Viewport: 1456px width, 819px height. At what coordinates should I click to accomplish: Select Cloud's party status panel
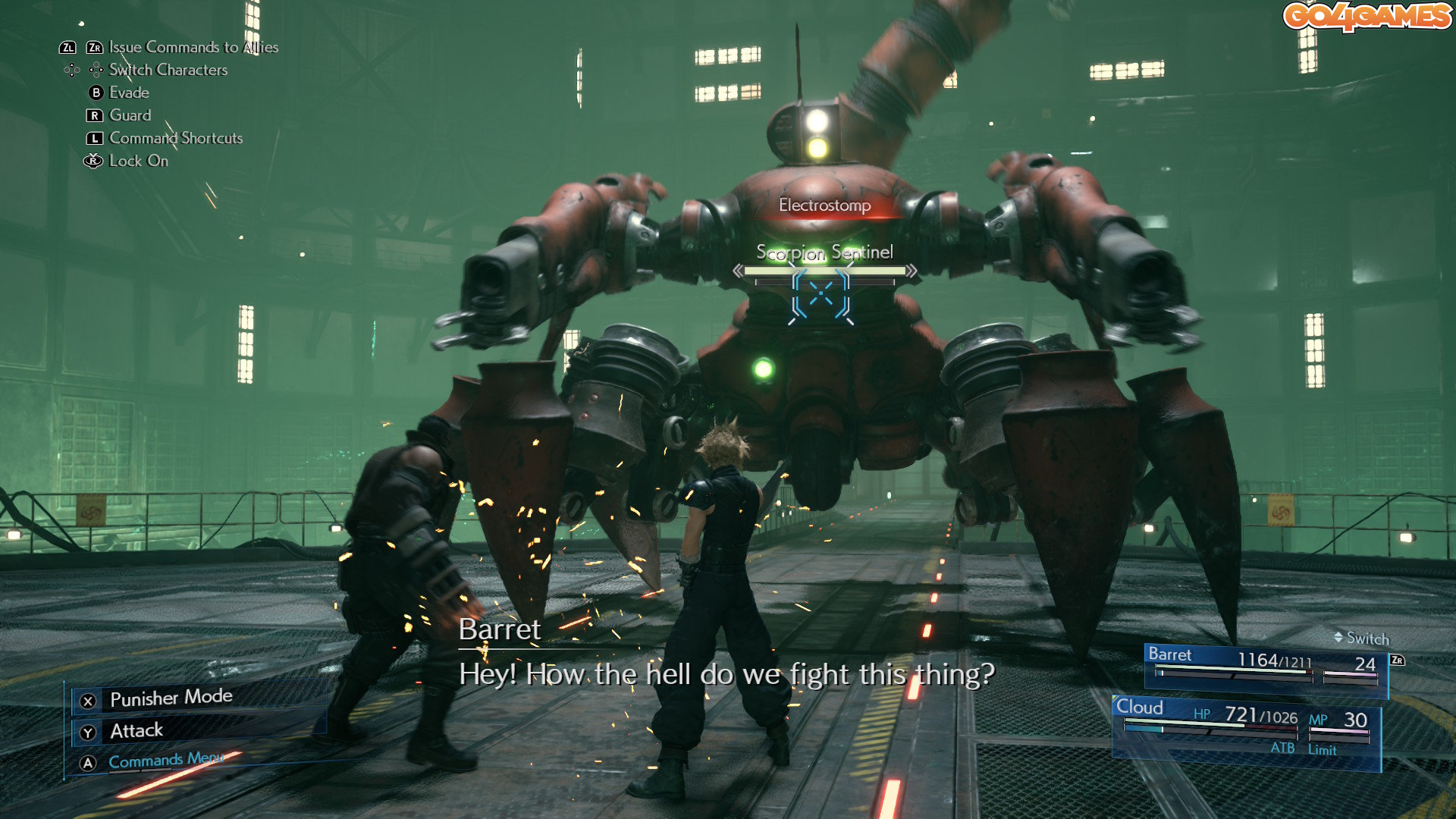(x=1245, y=729)
